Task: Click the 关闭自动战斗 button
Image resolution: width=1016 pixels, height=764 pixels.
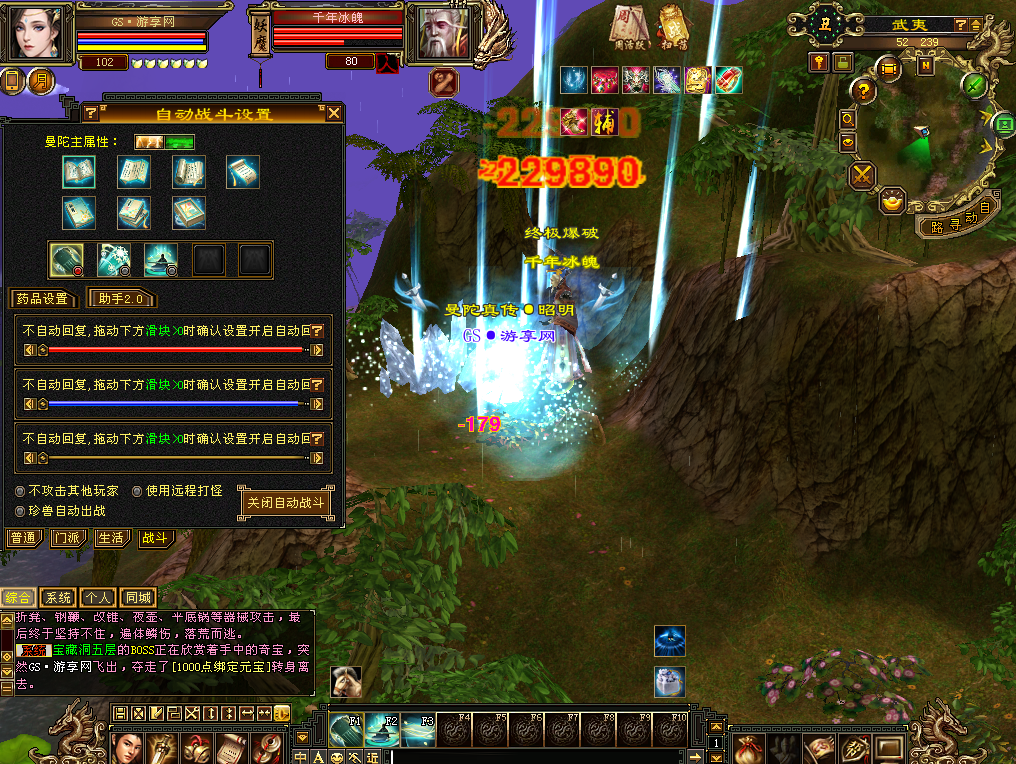Action: [286, 503]
